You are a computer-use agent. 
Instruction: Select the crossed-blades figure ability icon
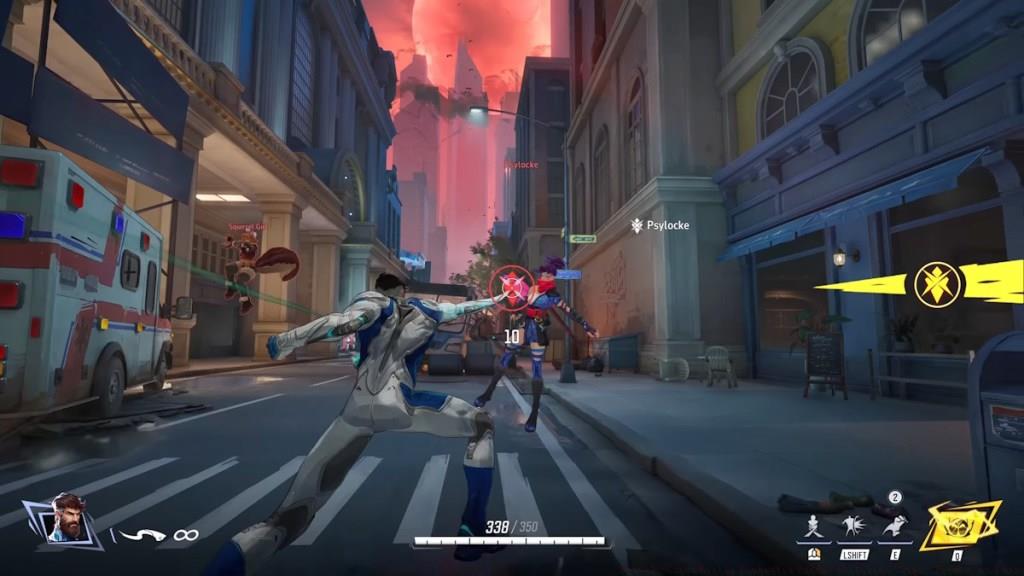(813, 524)
